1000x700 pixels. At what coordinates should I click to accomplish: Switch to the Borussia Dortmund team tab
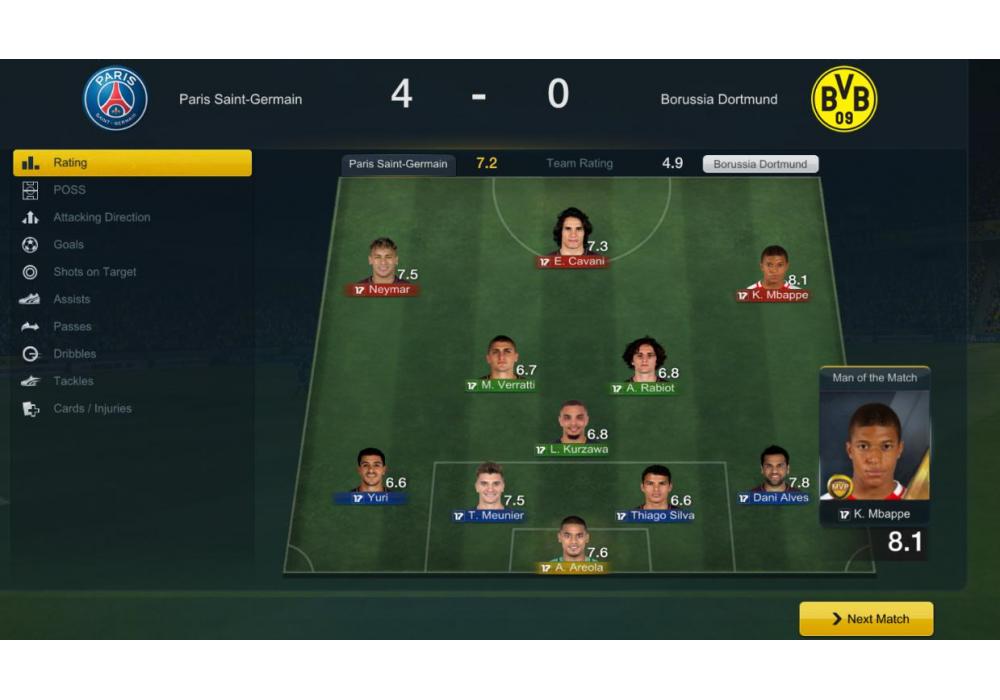760,164
